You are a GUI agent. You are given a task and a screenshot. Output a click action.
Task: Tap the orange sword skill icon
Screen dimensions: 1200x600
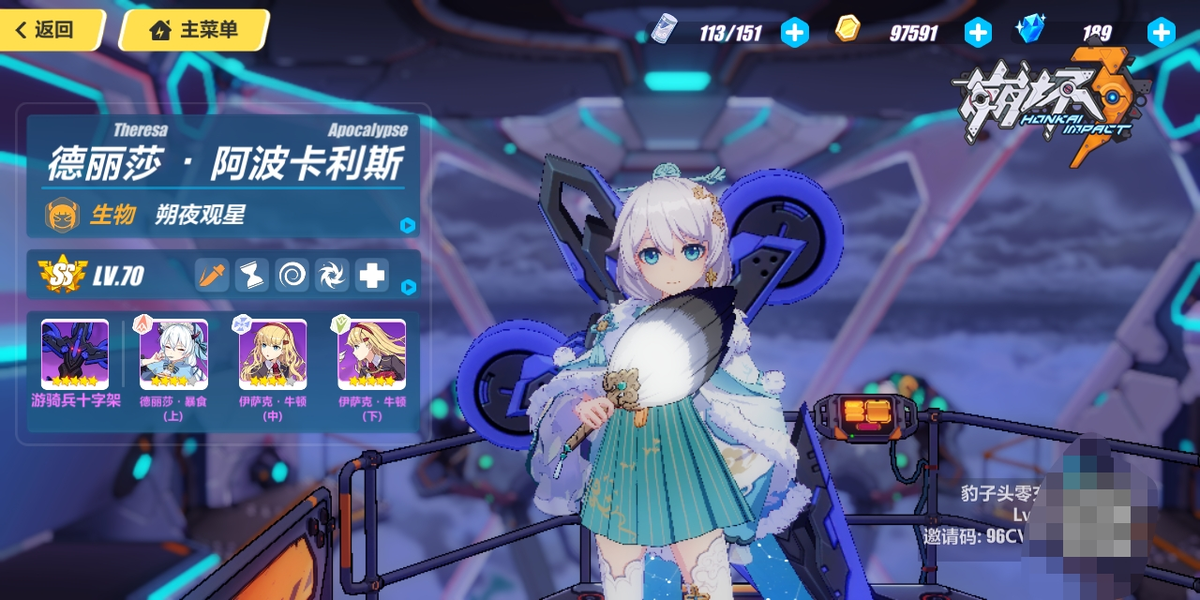pyautogui.click(x=212, y=275)
